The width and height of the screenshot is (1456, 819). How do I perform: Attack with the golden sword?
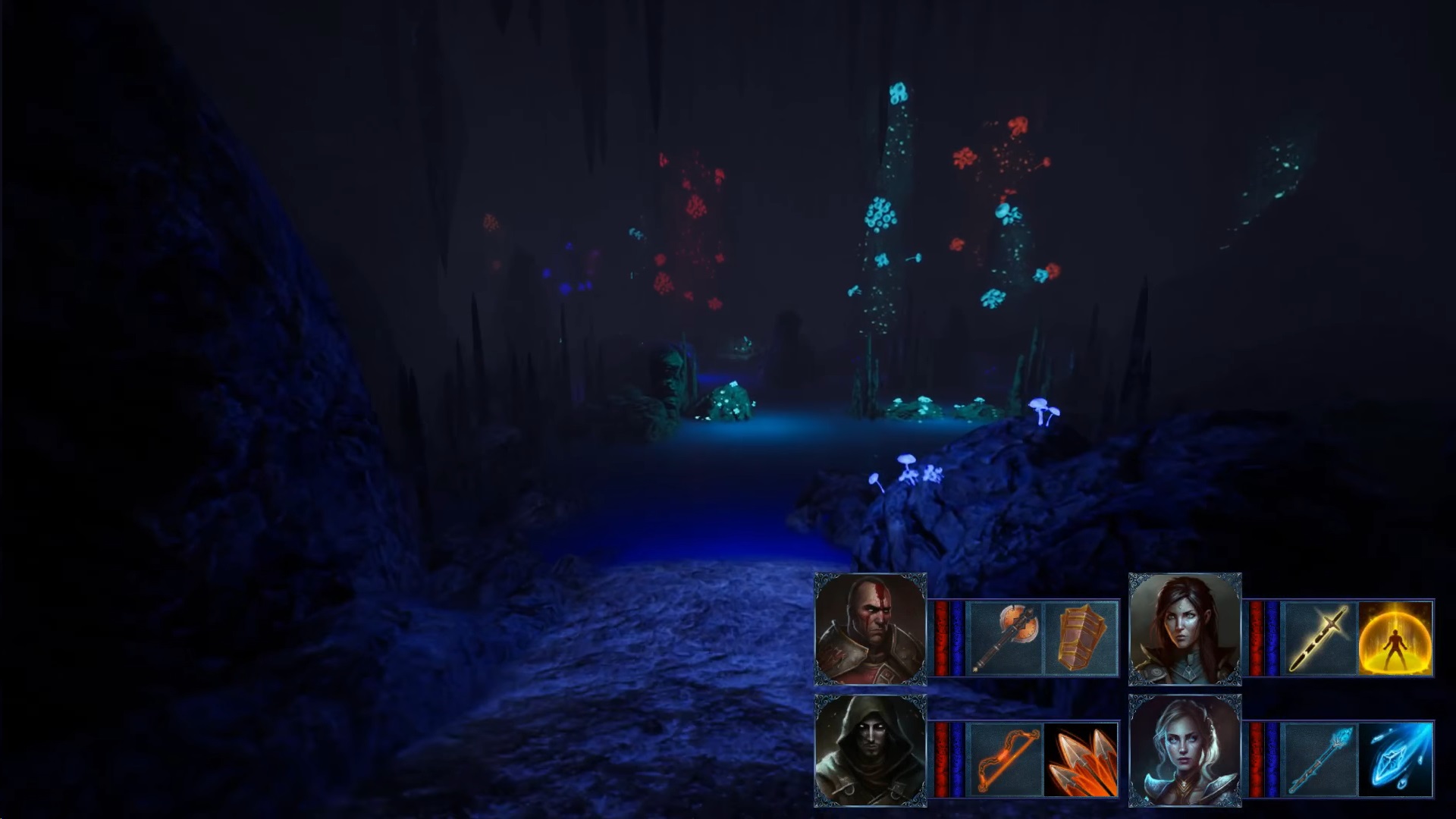click(1319, 638)
